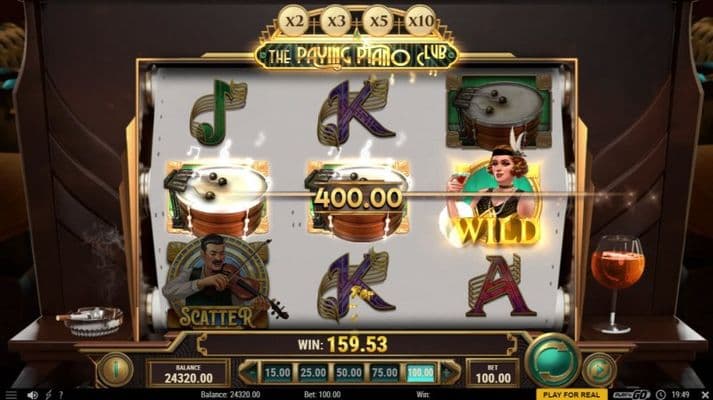713x400 pixels.
Task: Increase bet with the right arrow
Action: (450, 373)
